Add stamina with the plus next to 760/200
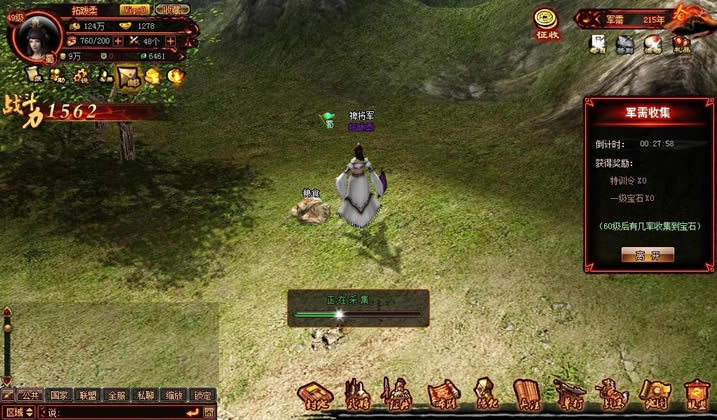717x420 pixels. pyautogui.click(x=118, y=41)
